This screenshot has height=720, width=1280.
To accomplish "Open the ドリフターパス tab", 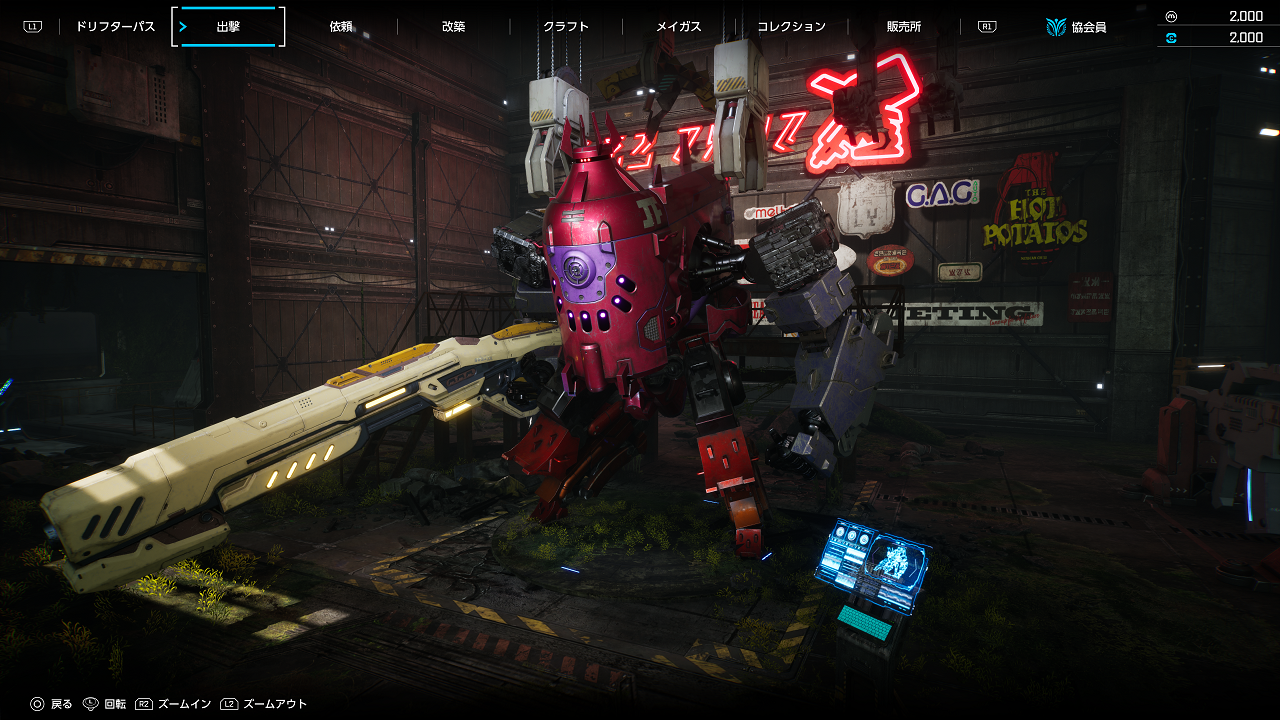I will click(115, 27).
